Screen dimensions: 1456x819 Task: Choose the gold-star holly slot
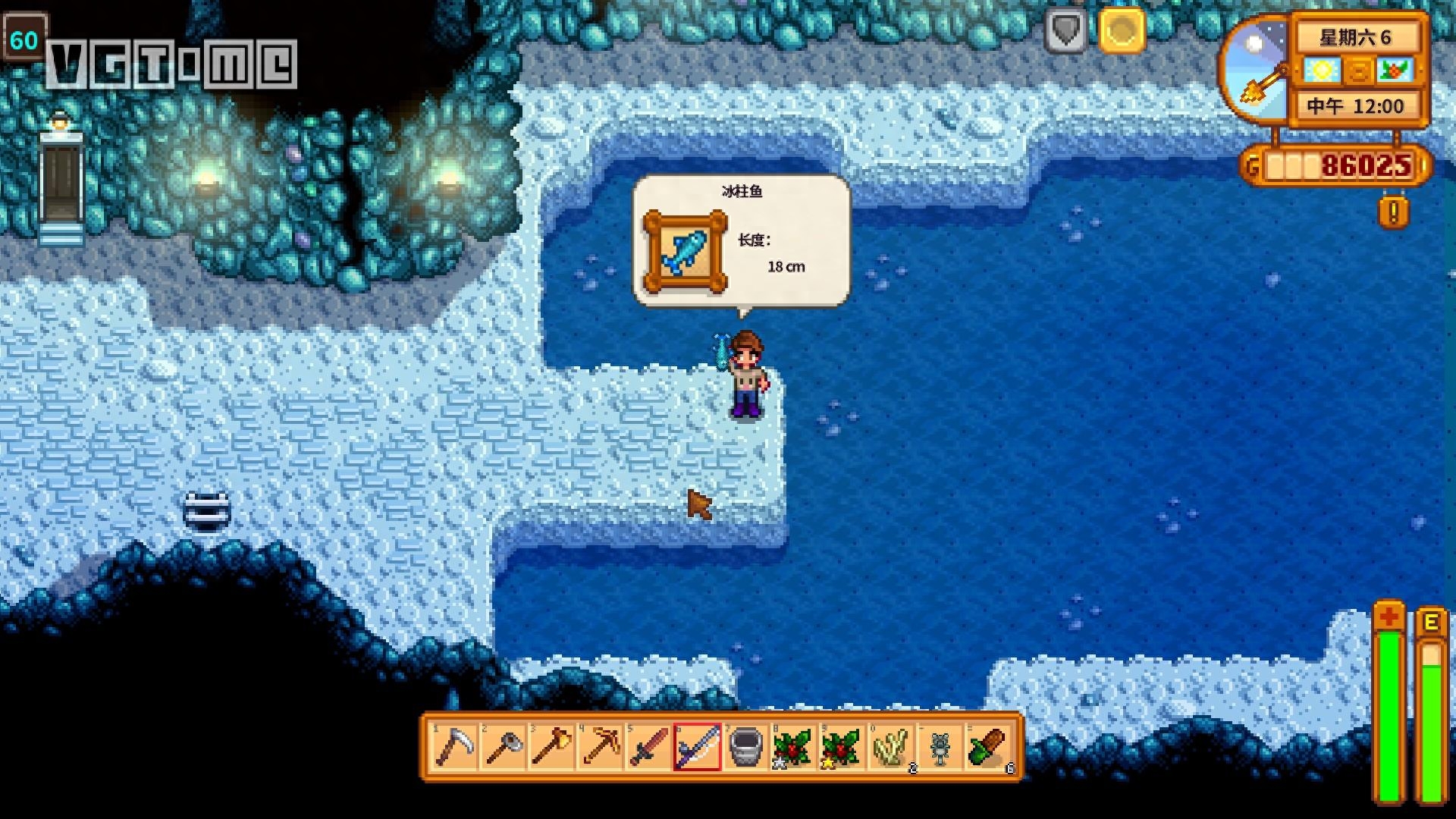[x=843, y=746]
